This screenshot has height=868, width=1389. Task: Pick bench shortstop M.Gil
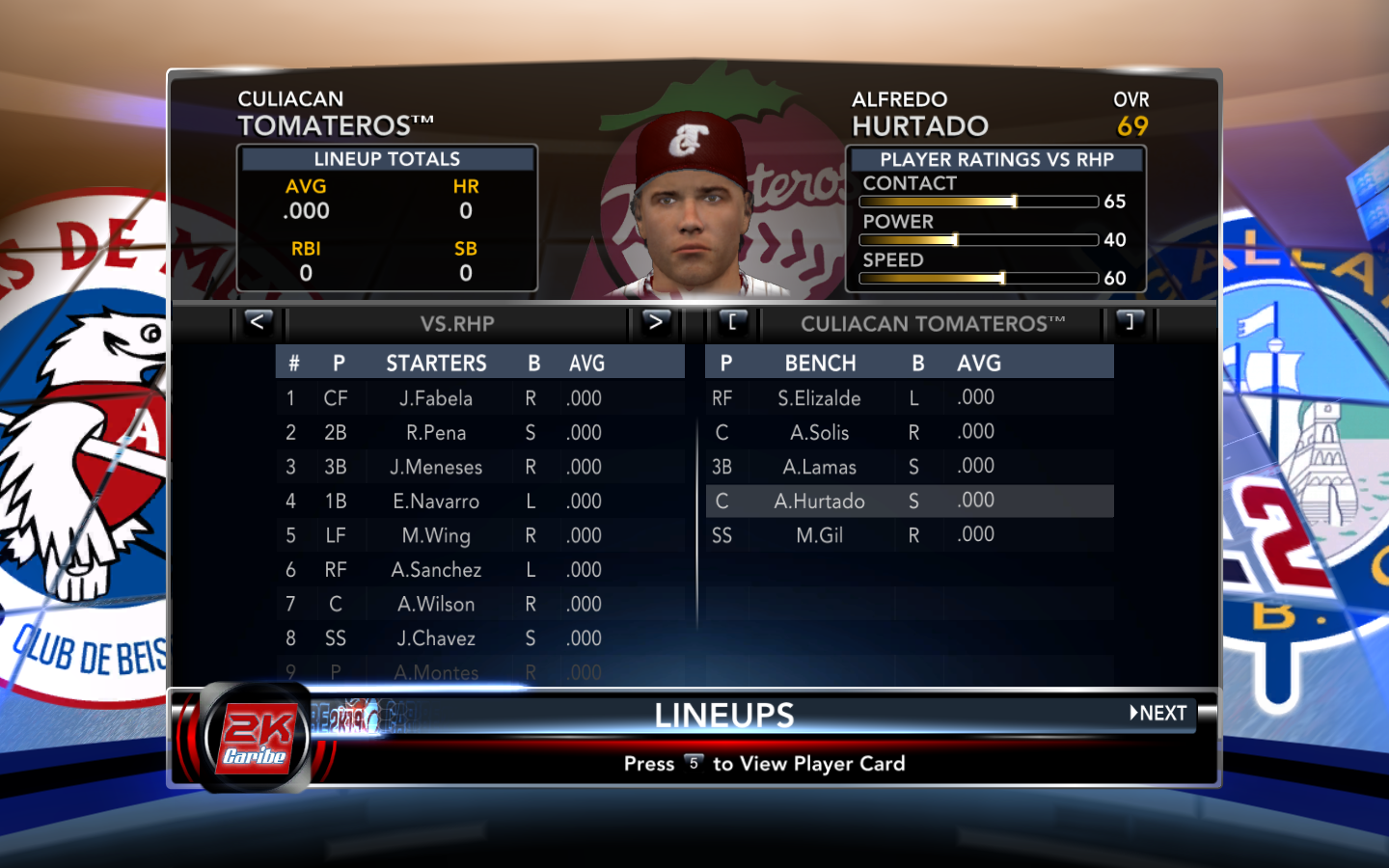pos(819,536)
